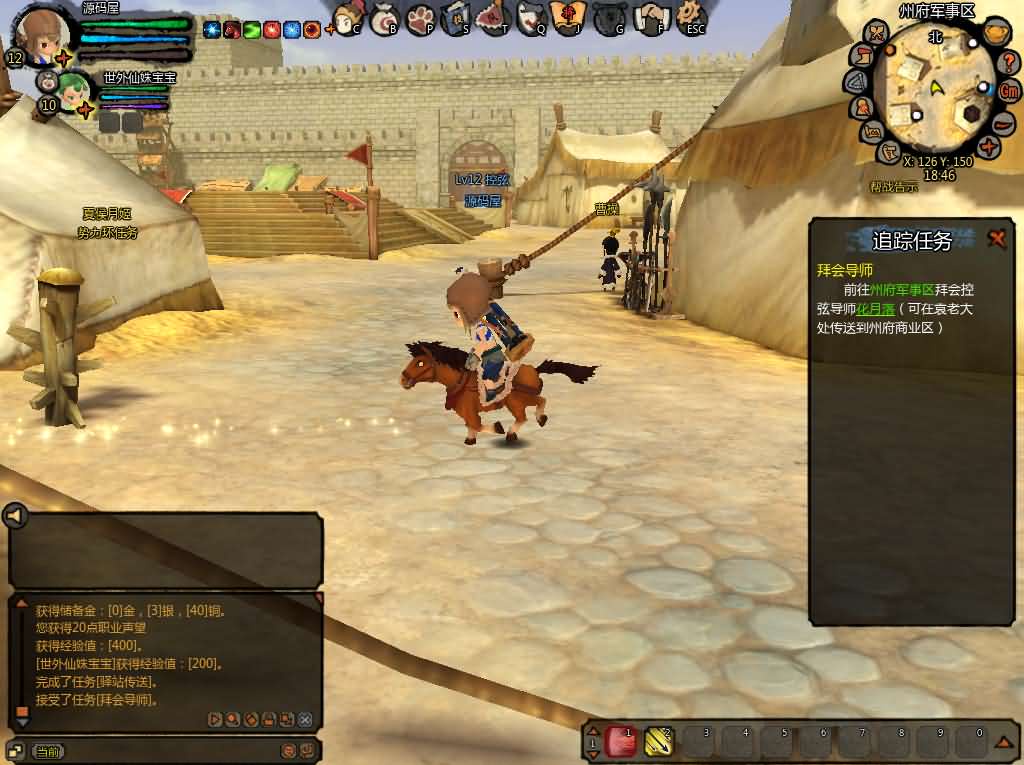Screen dimensions: 1024x765
Task: Select the player portrait of 源码屋
Action: pyautogui.click(x=38, y=34)
